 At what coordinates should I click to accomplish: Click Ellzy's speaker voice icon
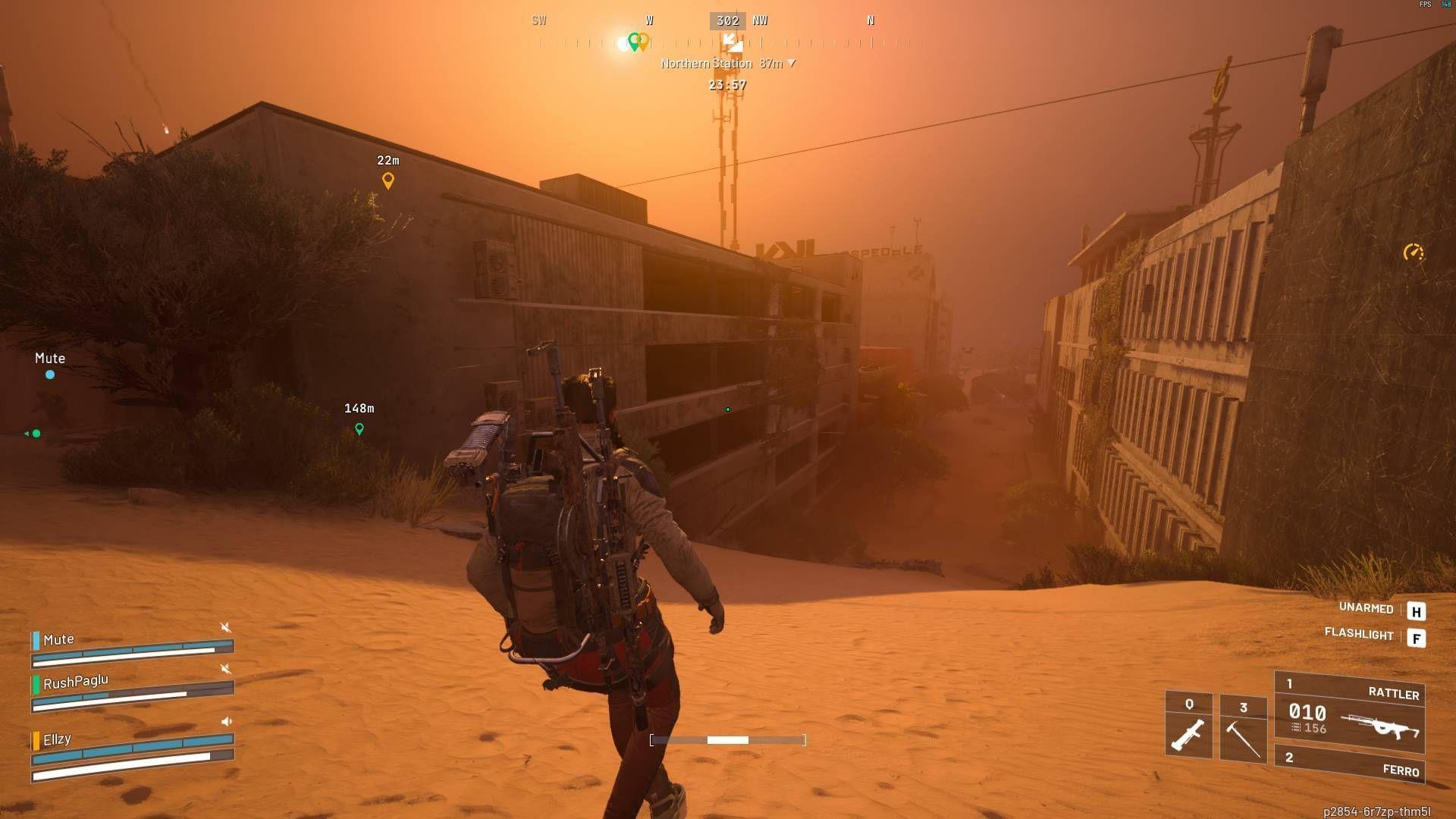click(x=226, y=721)
